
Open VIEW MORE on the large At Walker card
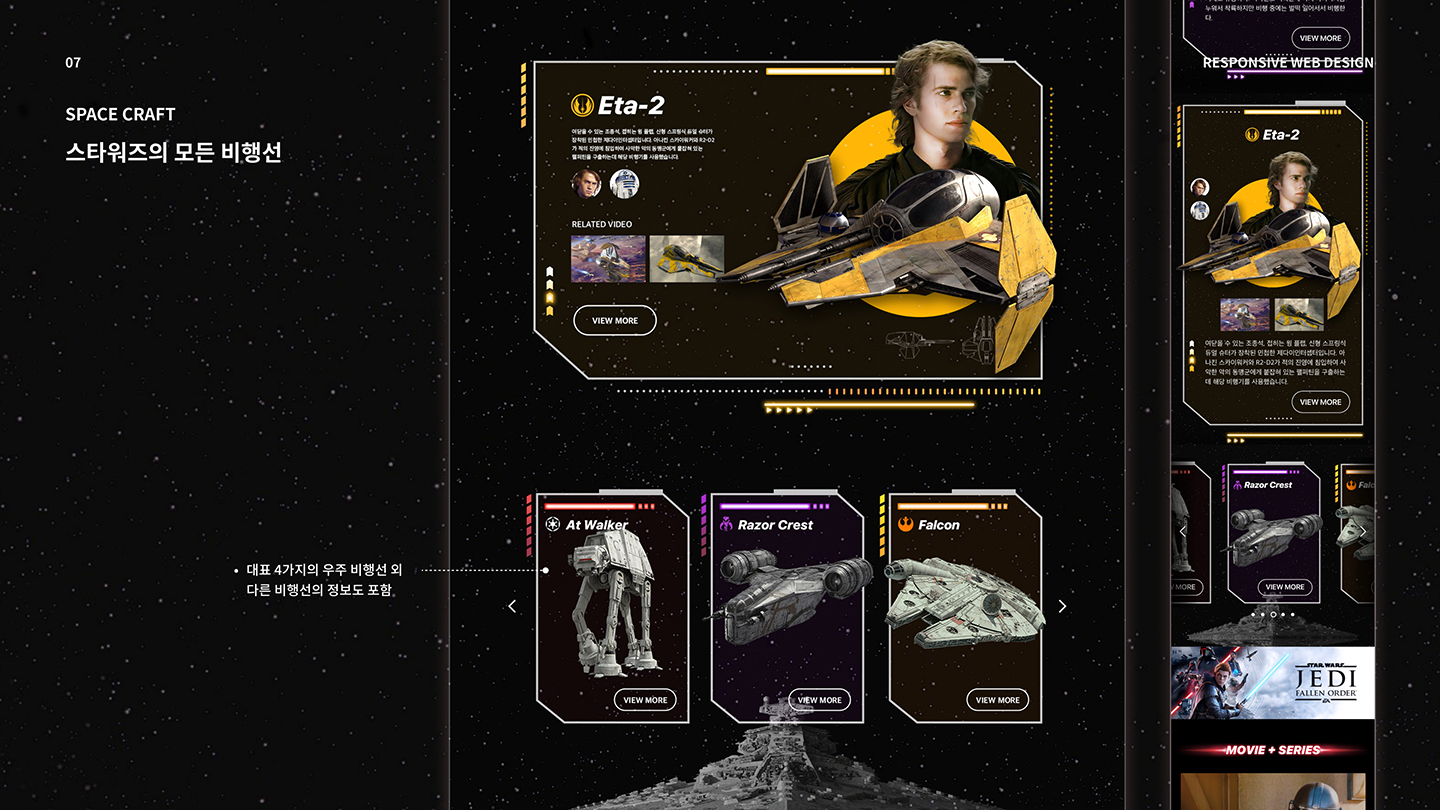tap(645, 700)
